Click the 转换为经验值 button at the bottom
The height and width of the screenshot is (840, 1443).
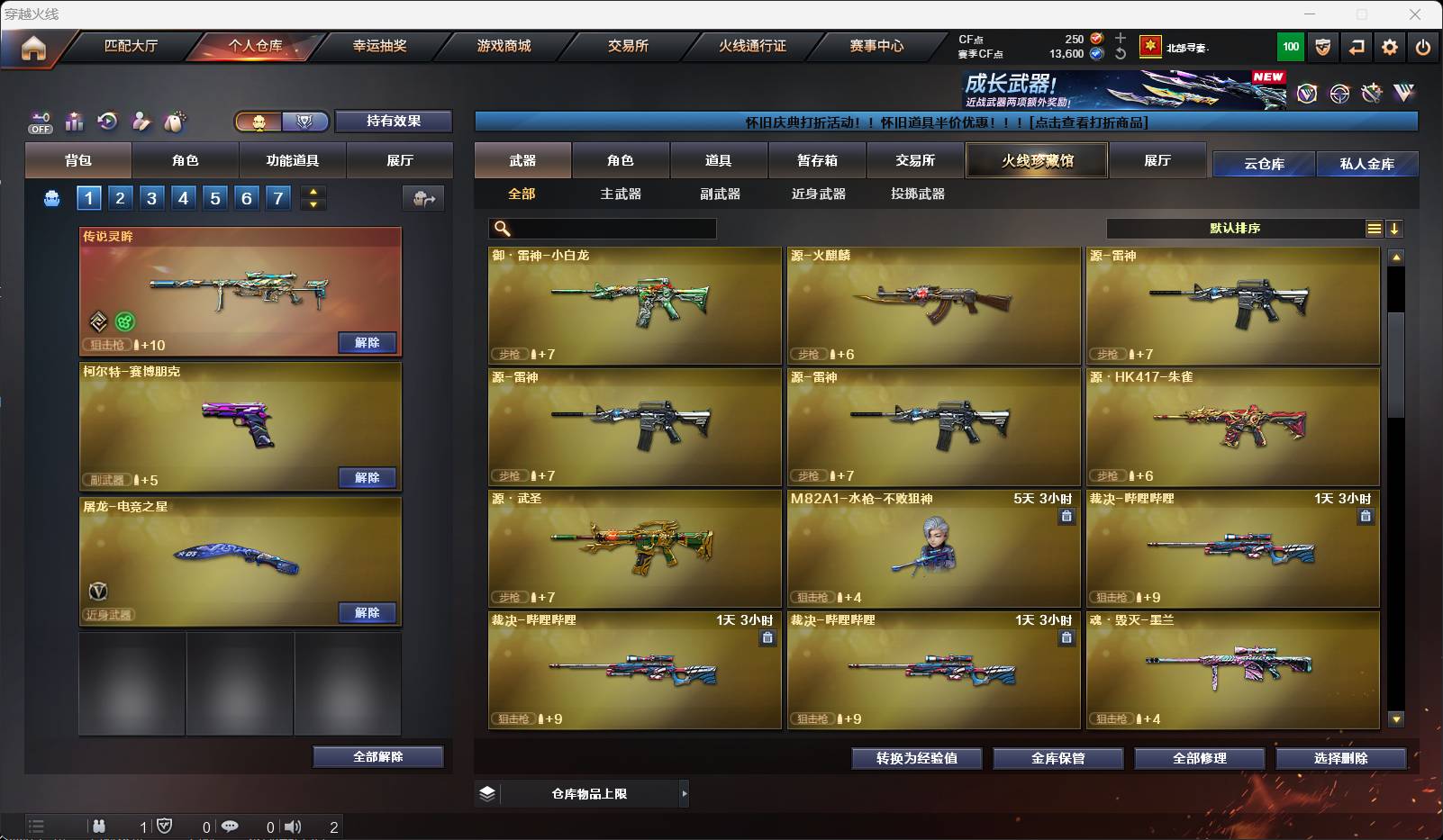click(x=916, y=758)
